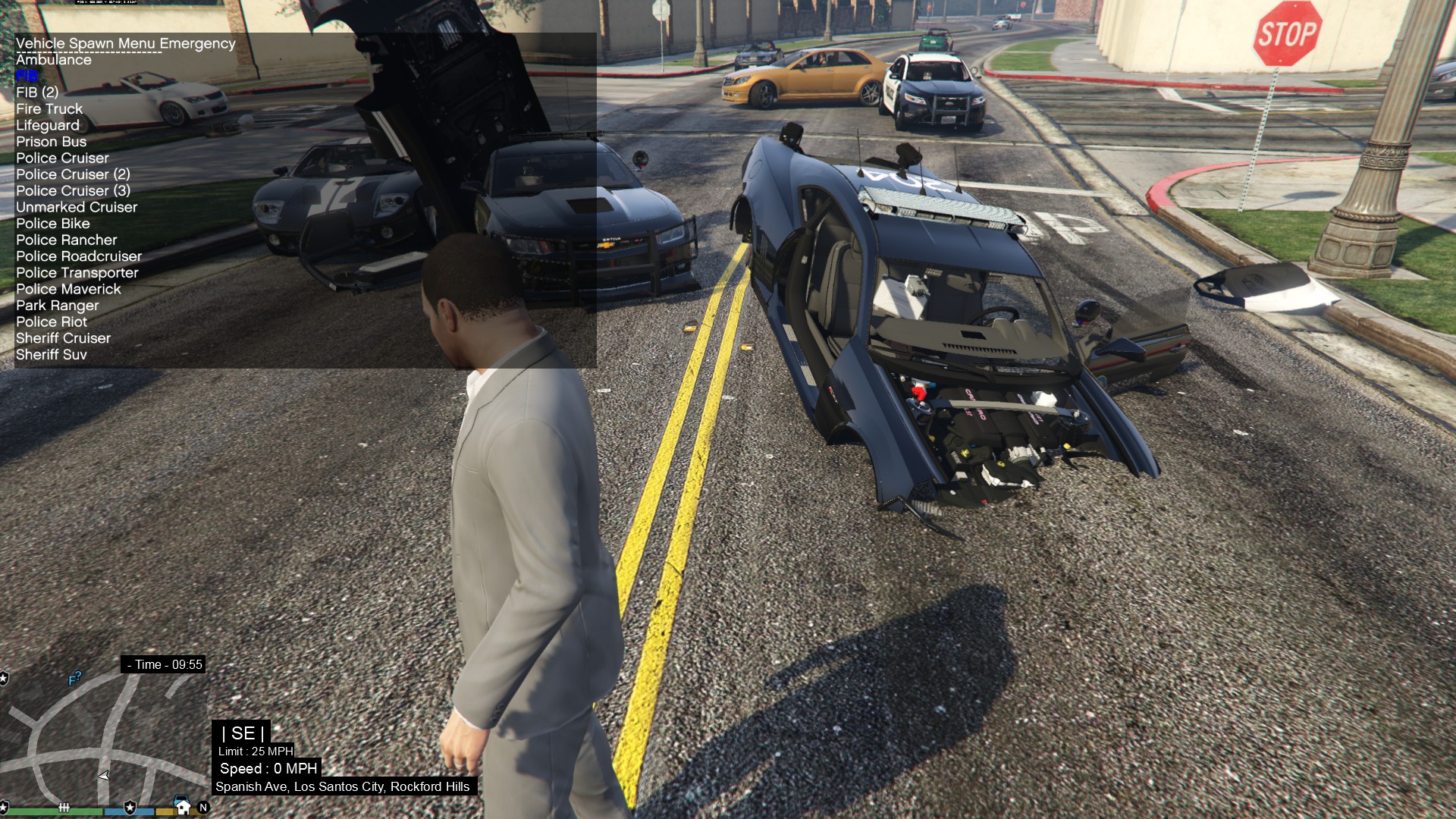Spawn the Police Transporter
This screenshot has width=1456, height=819.
pos(77,273)
